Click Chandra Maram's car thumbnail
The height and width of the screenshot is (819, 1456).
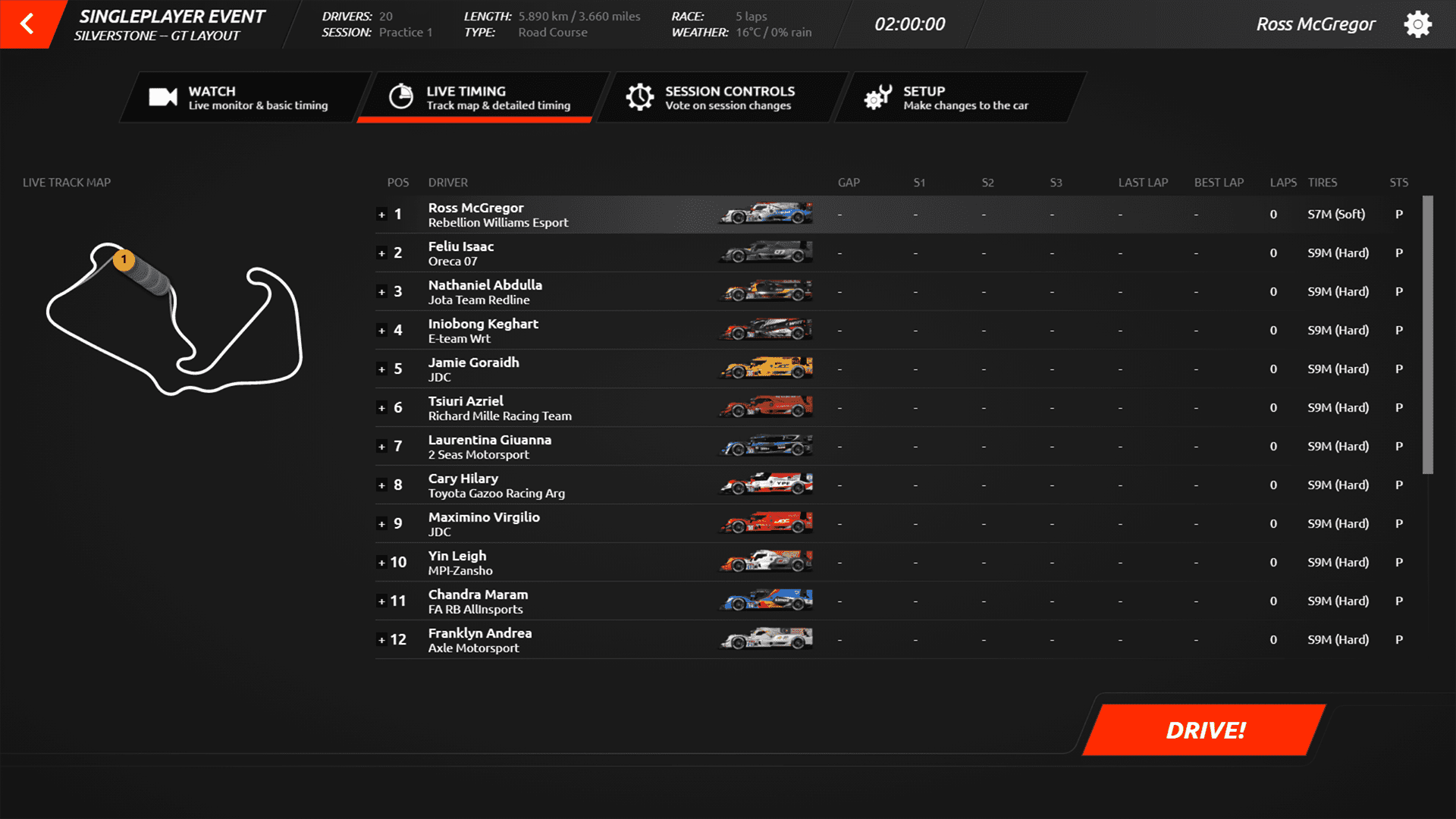pyautogui.click(x=765, y=601)
